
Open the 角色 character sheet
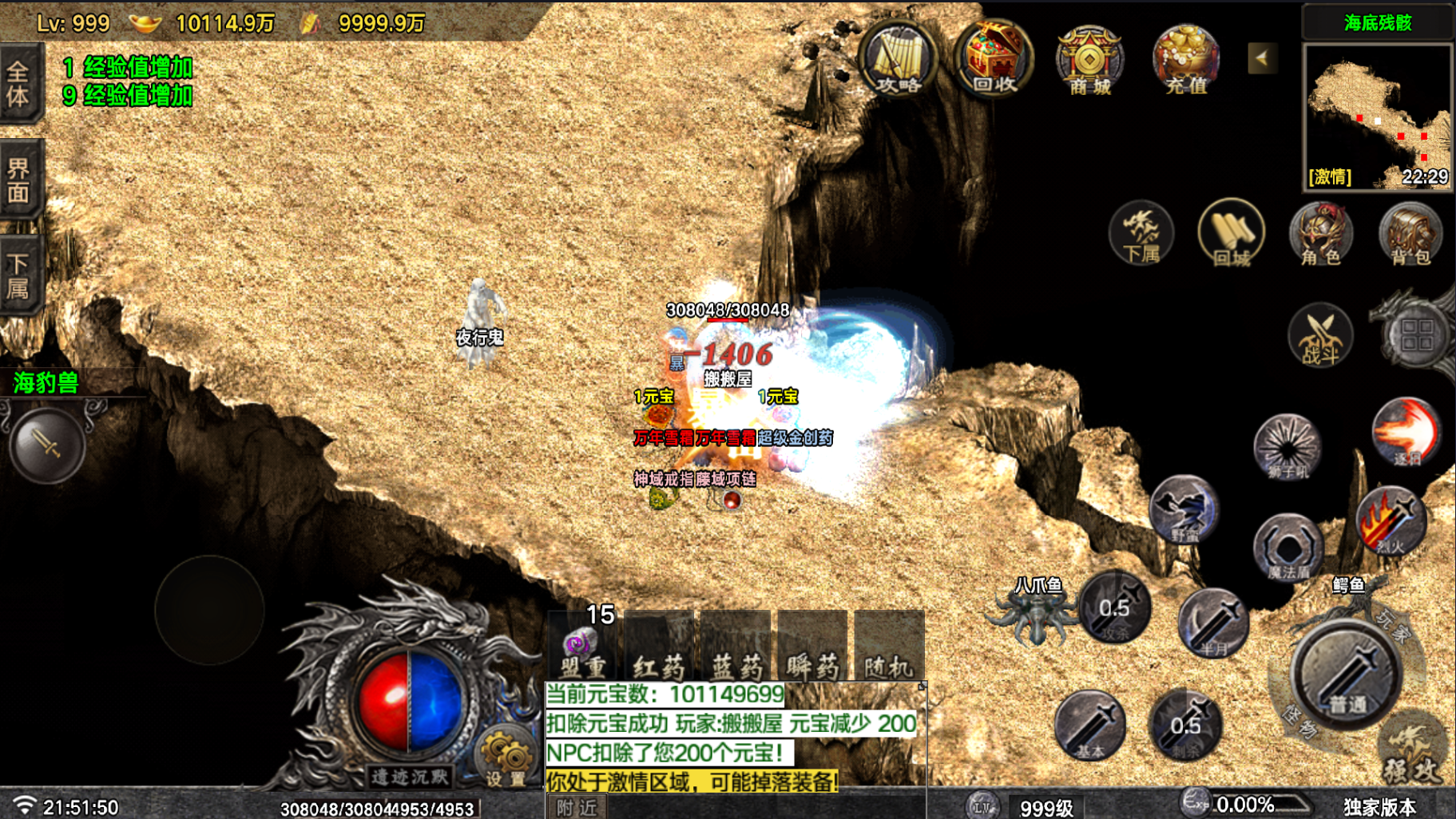[1320, 234]
